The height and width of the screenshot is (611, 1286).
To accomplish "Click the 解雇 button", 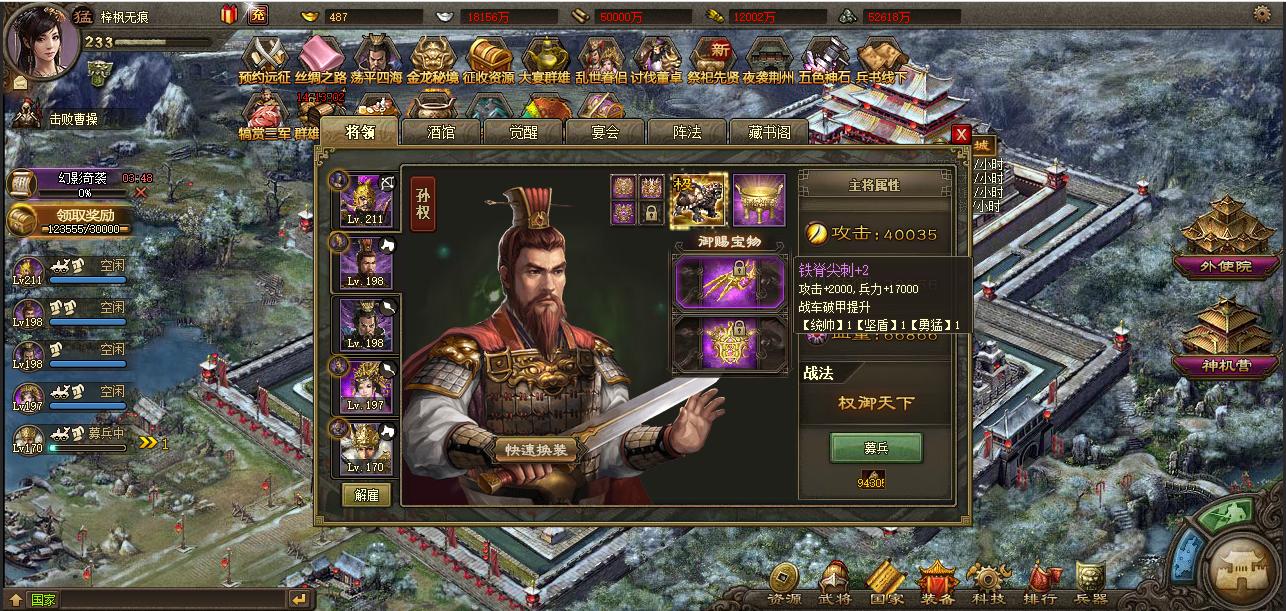I will pyautogui.click(x=366, y=494).
